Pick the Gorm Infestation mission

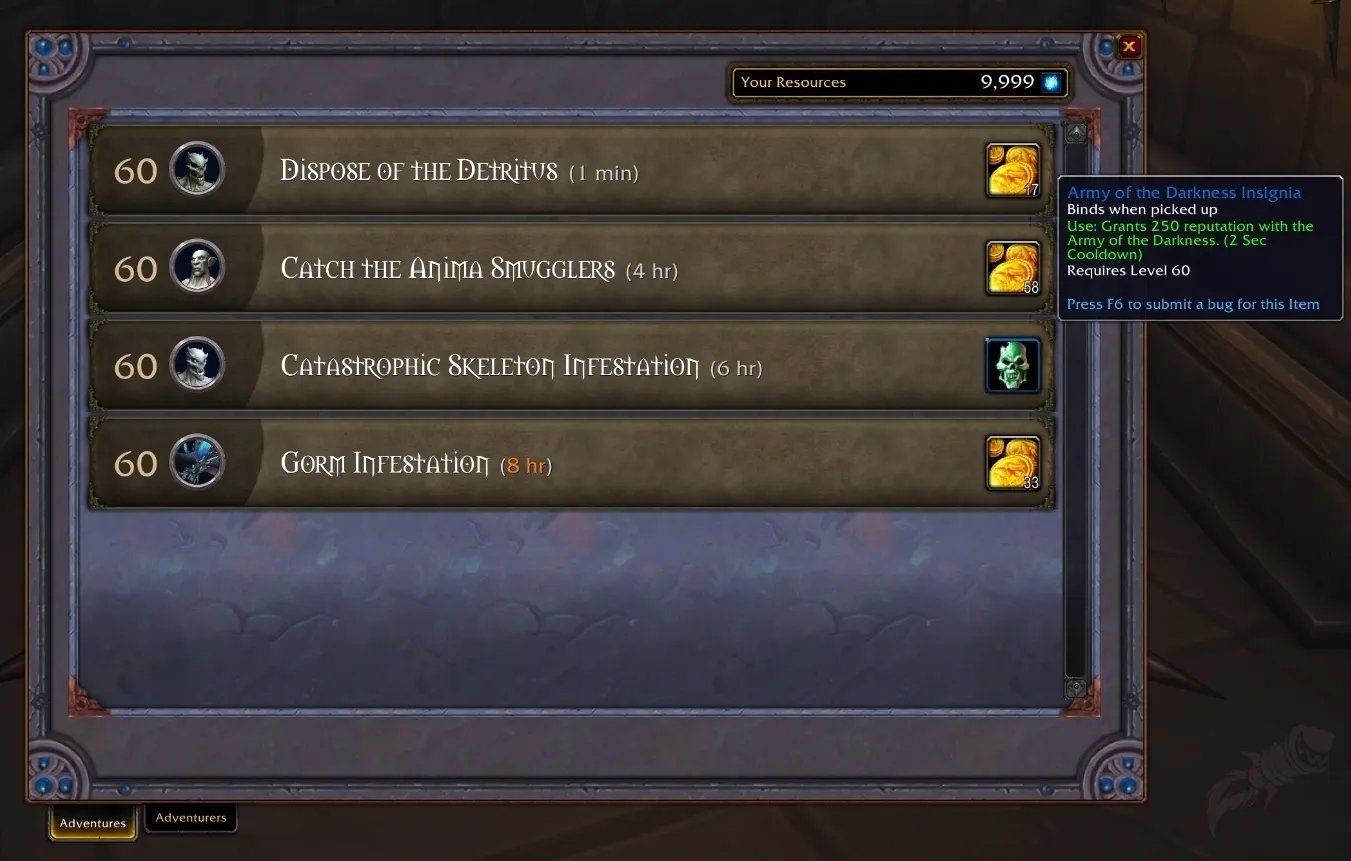coord(570,464)
